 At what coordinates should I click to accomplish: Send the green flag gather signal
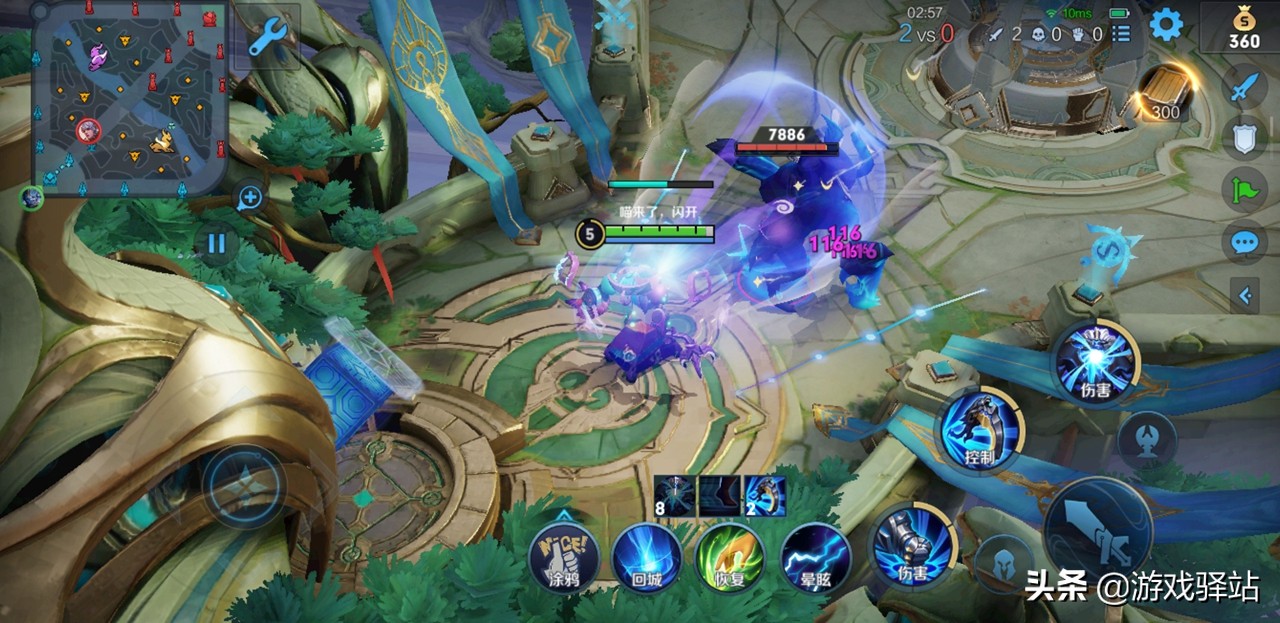click(x=1243, y=188)
